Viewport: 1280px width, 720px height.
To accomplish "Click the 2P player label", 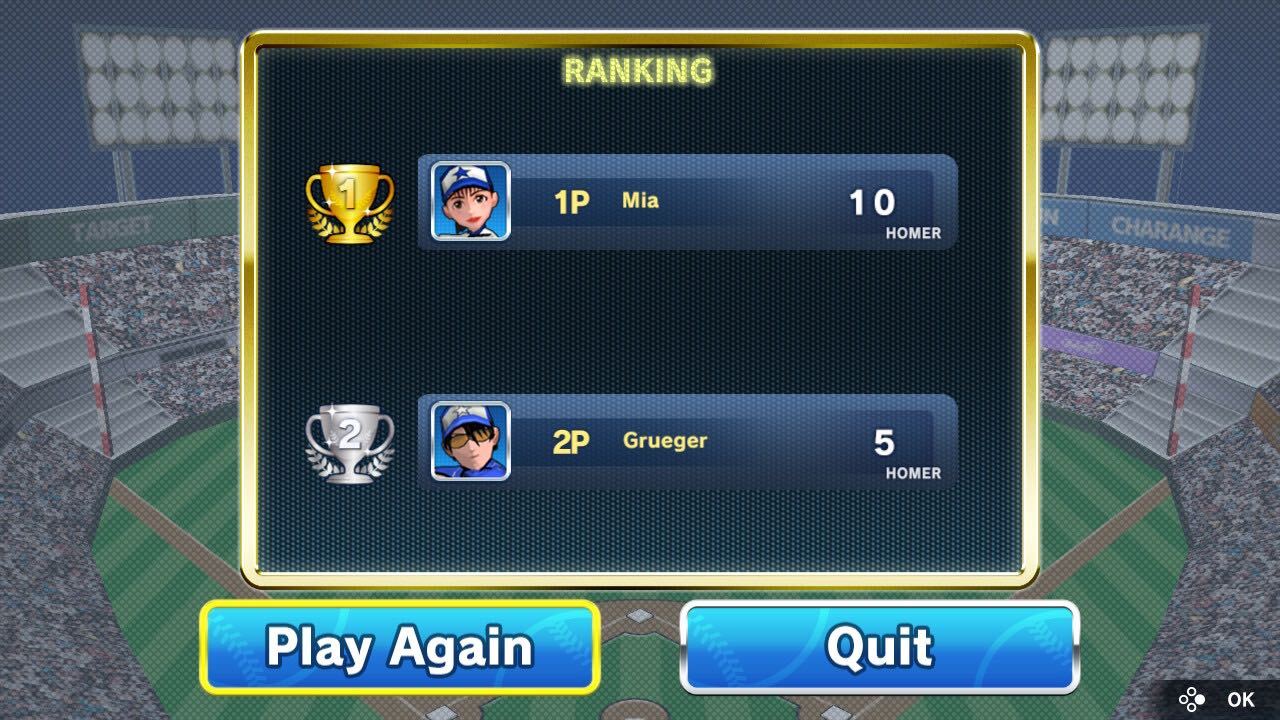I will (x=570, y=441).
